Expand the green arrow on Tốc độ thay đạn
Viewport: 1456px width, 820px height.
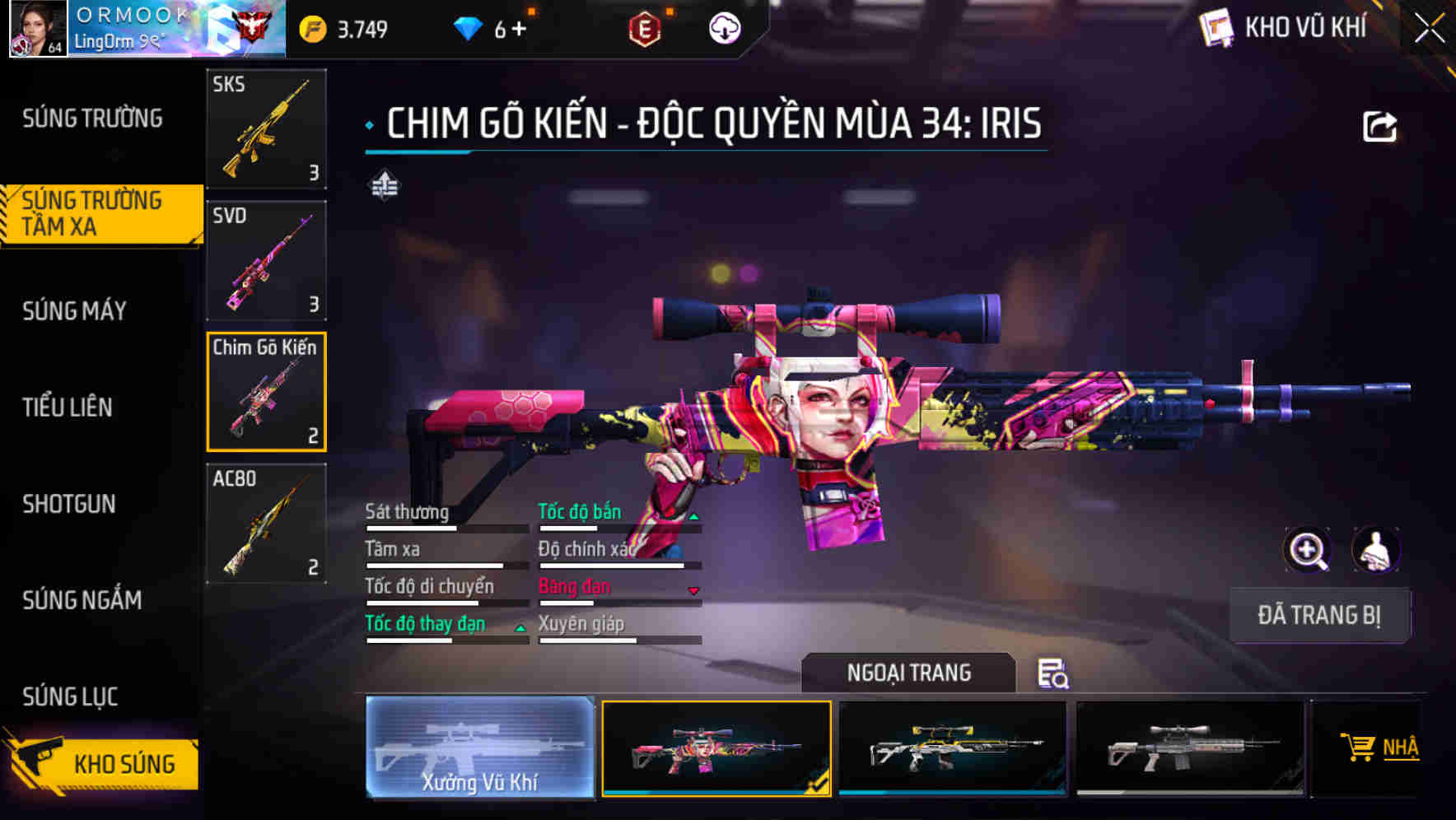tap(520, 630)
